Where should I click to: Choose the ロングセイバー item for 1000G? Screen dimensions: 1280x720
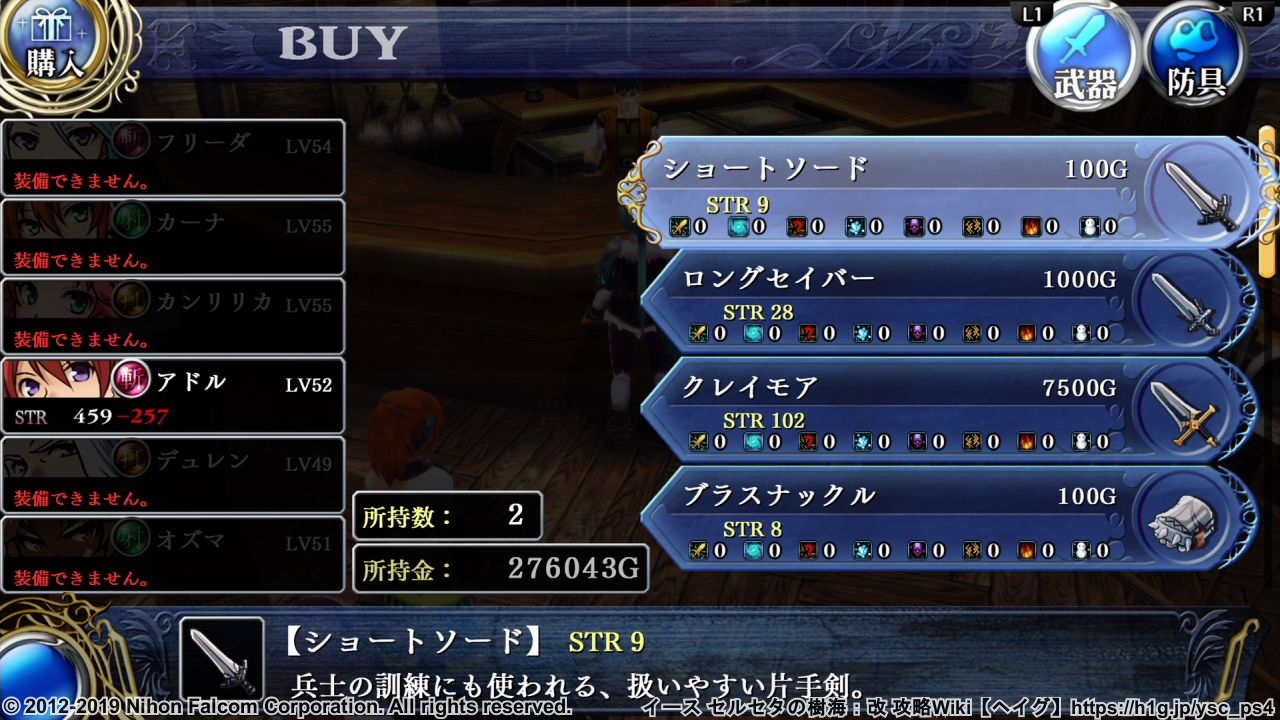click(x=900, y=300)
